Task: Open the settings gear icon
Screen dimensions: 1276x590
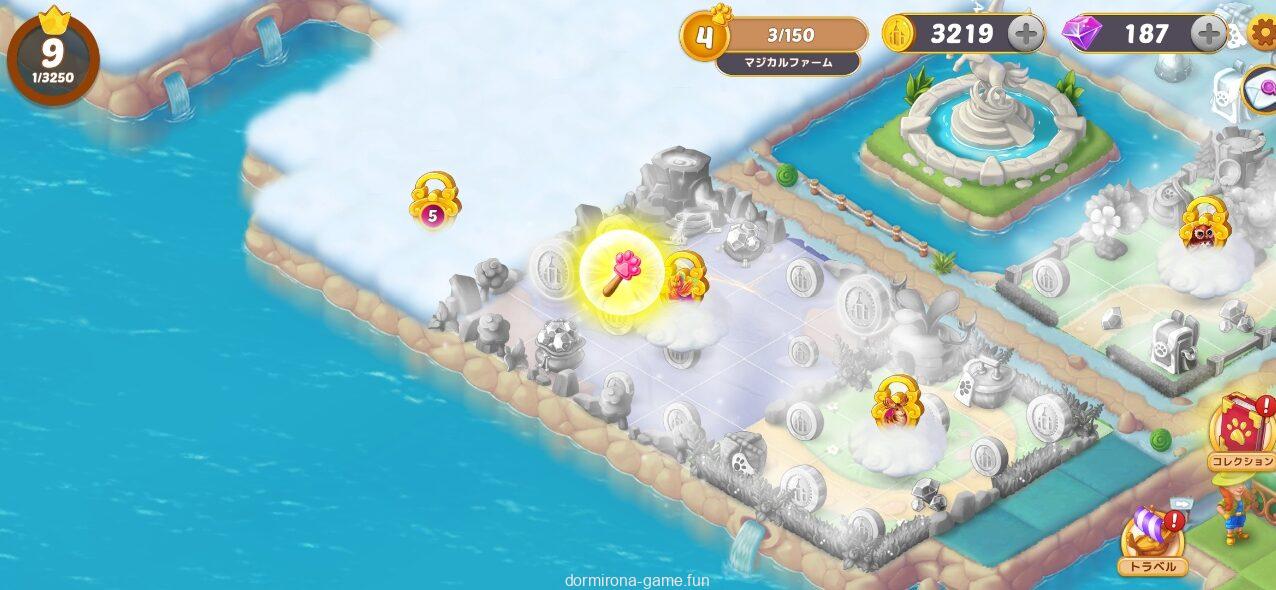Action: (1263, 35)
